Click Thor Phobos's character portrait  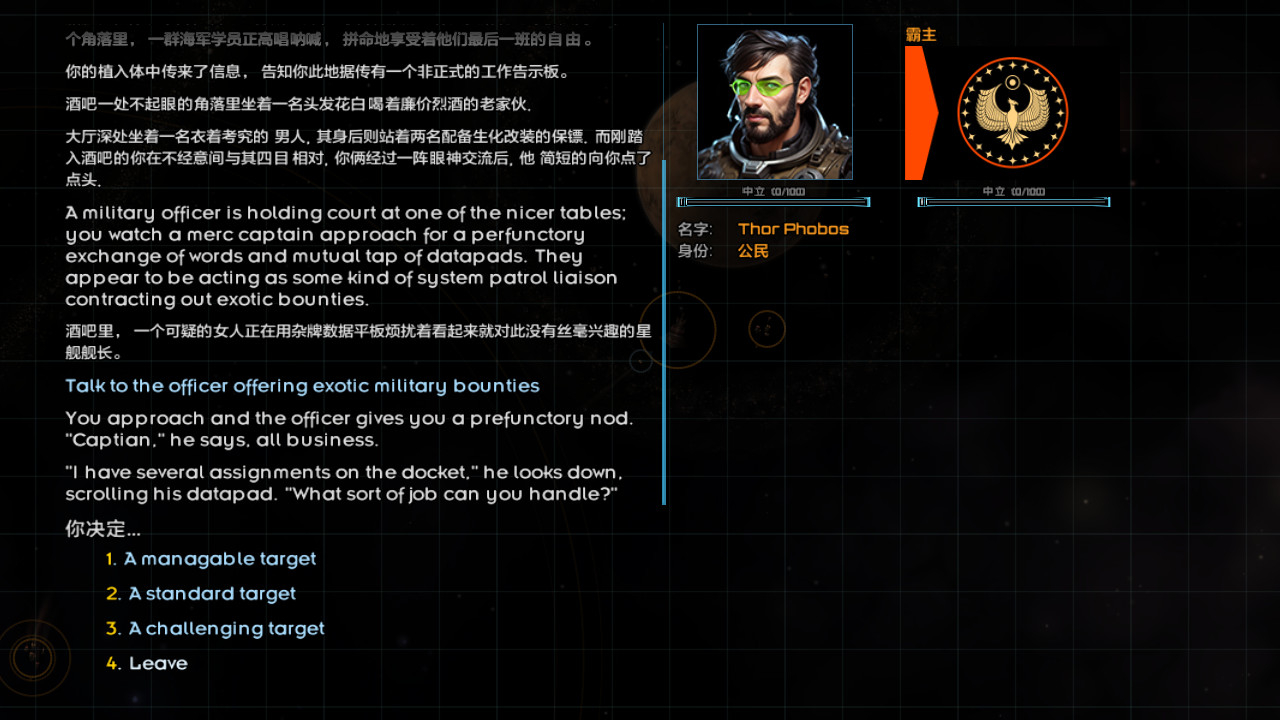click(x=775, y=100)
